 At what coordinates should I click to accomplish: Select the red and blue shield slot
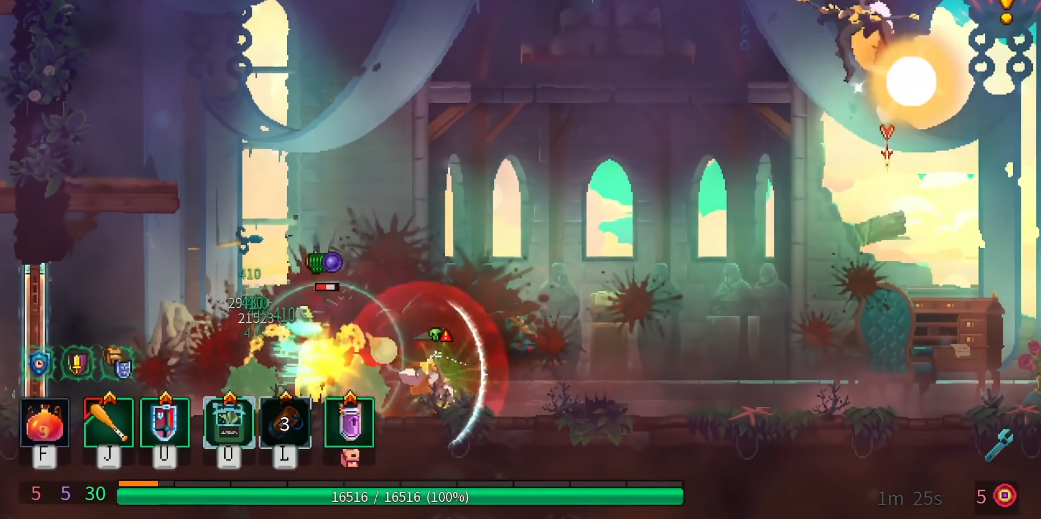click(x=165, y=422)
